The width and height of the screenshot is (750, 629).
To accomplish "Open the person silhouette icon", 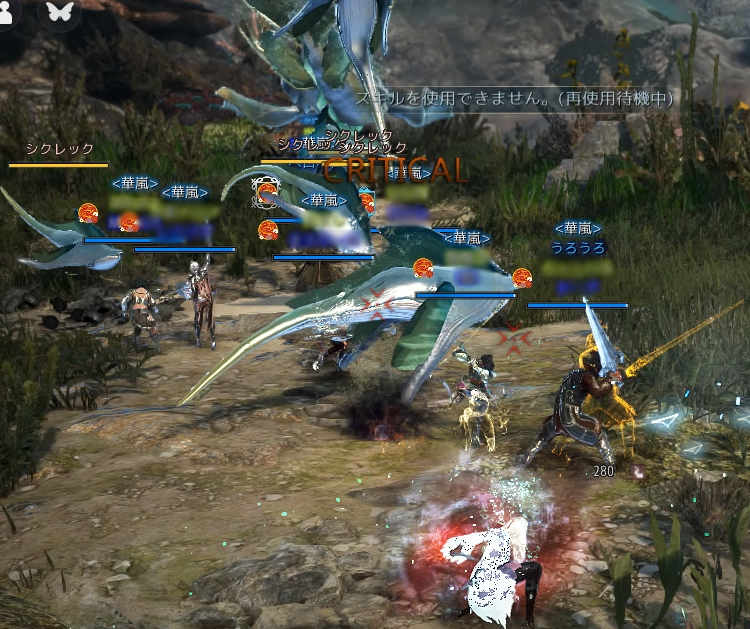I will point(14,11).
